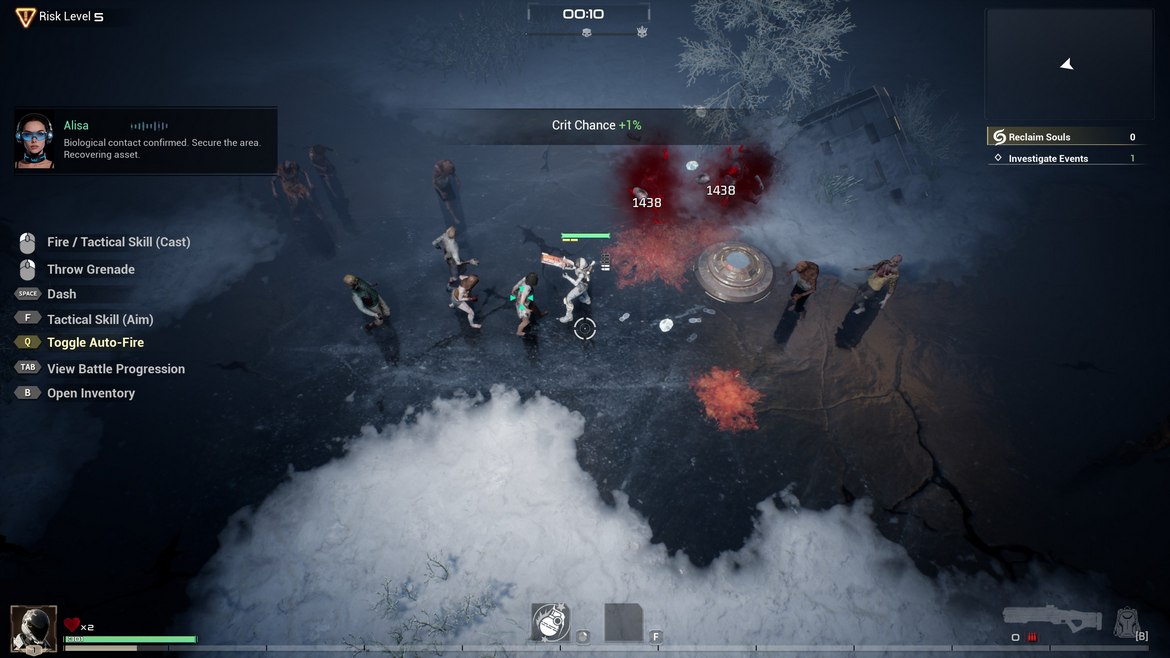Image resolution: width=1170 pixels, height=658 pixels.
Task: Open the backpack inventory icon
Action: pos(1127,622)
